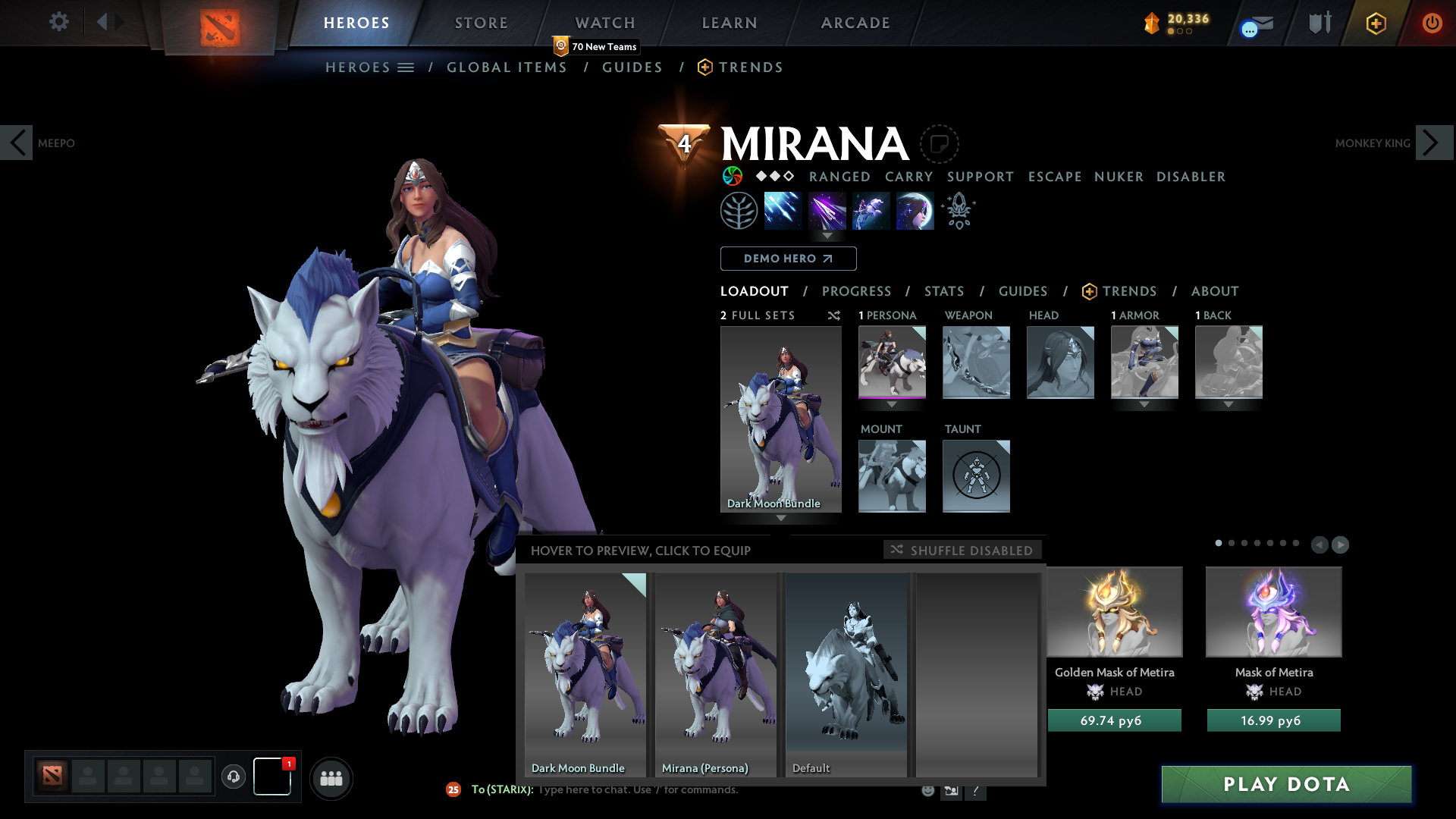Open the Stats tab in hero loadout
The image size is (1456, 819).
click(943, 291)
